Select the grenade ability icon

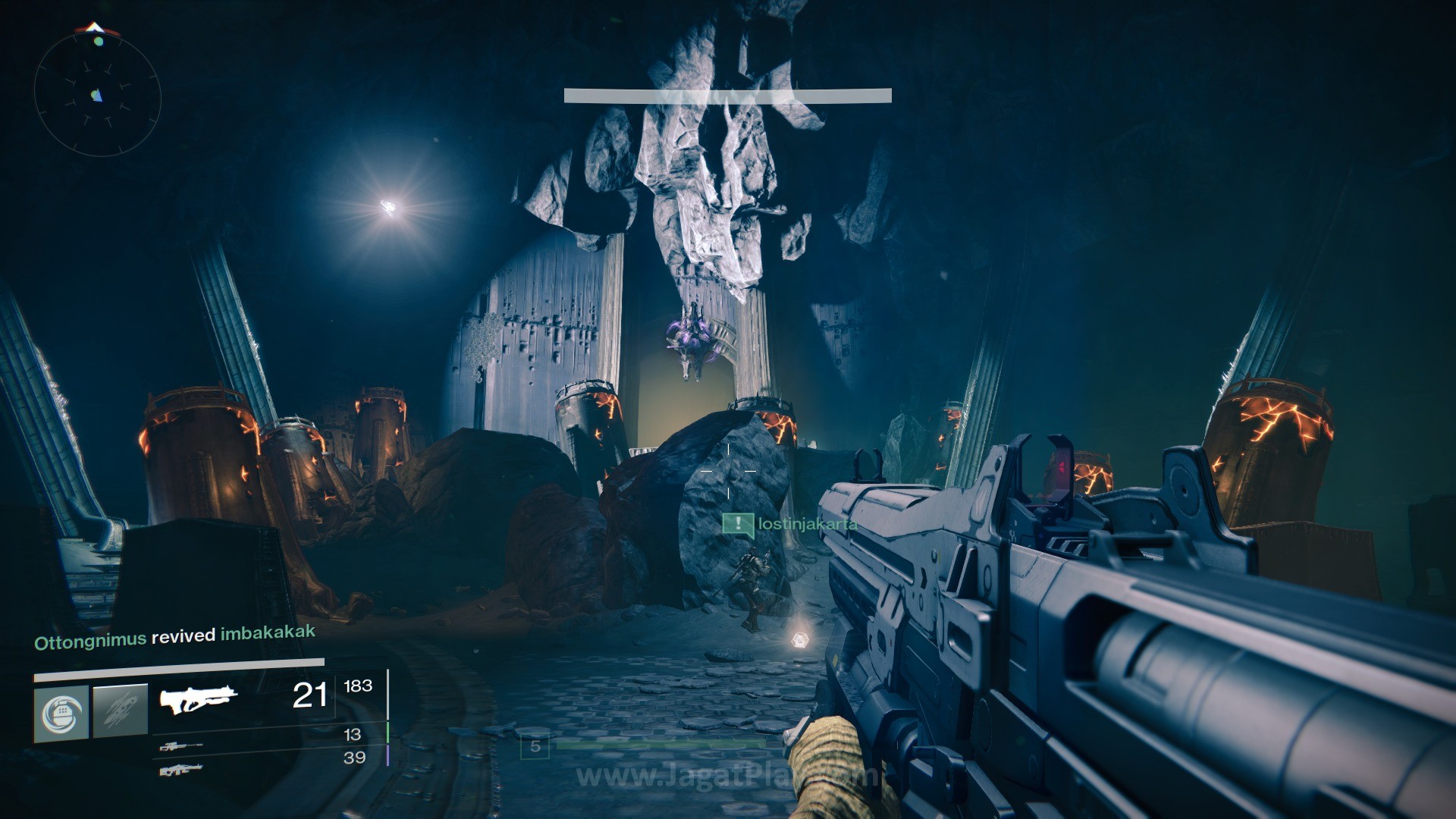(x=61, y=713)
